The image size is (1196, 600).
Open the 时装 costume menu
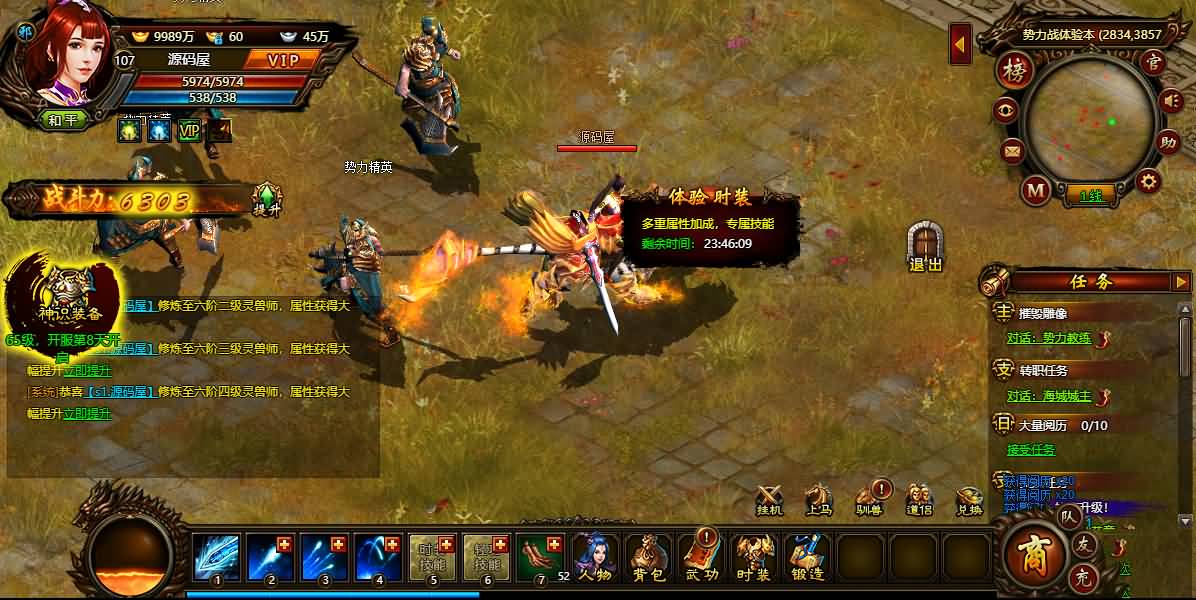[x=754, y=558]
